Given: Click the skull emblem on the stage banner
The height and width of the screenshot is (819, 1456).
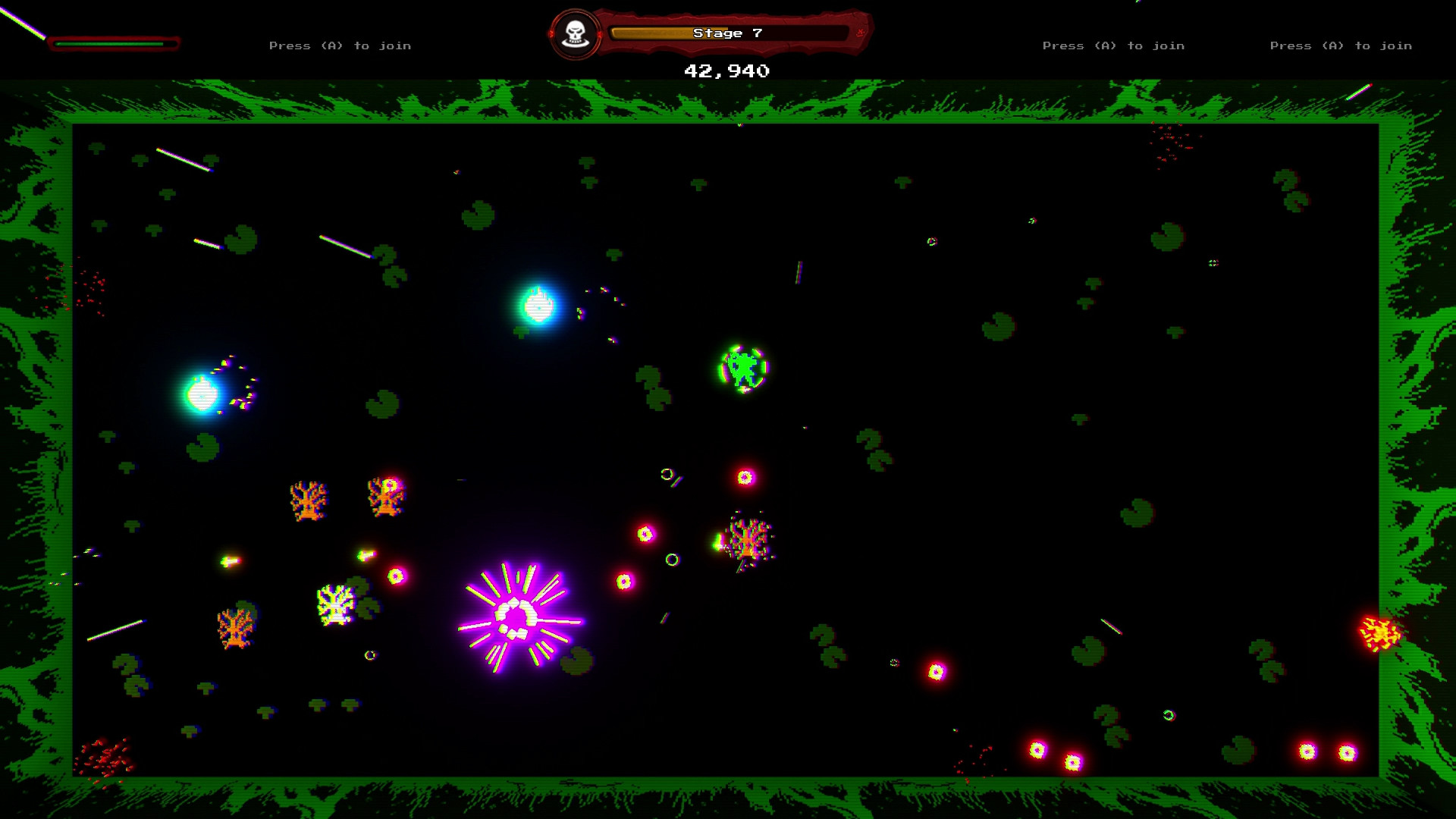Looking at the screenshot, I should 574,32.
